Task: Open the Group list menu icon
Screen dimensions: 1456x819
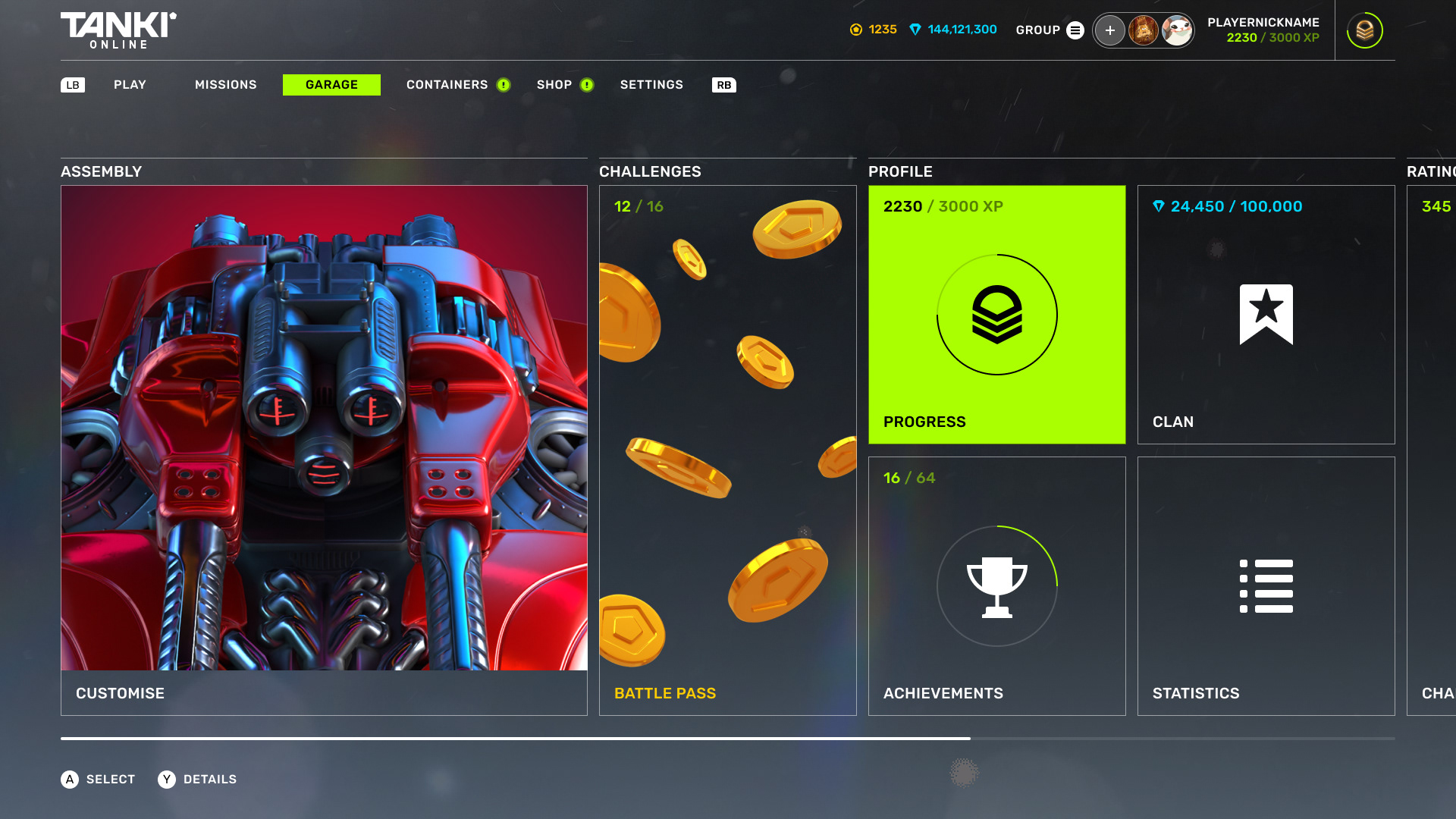Action: coord(1075,30)
